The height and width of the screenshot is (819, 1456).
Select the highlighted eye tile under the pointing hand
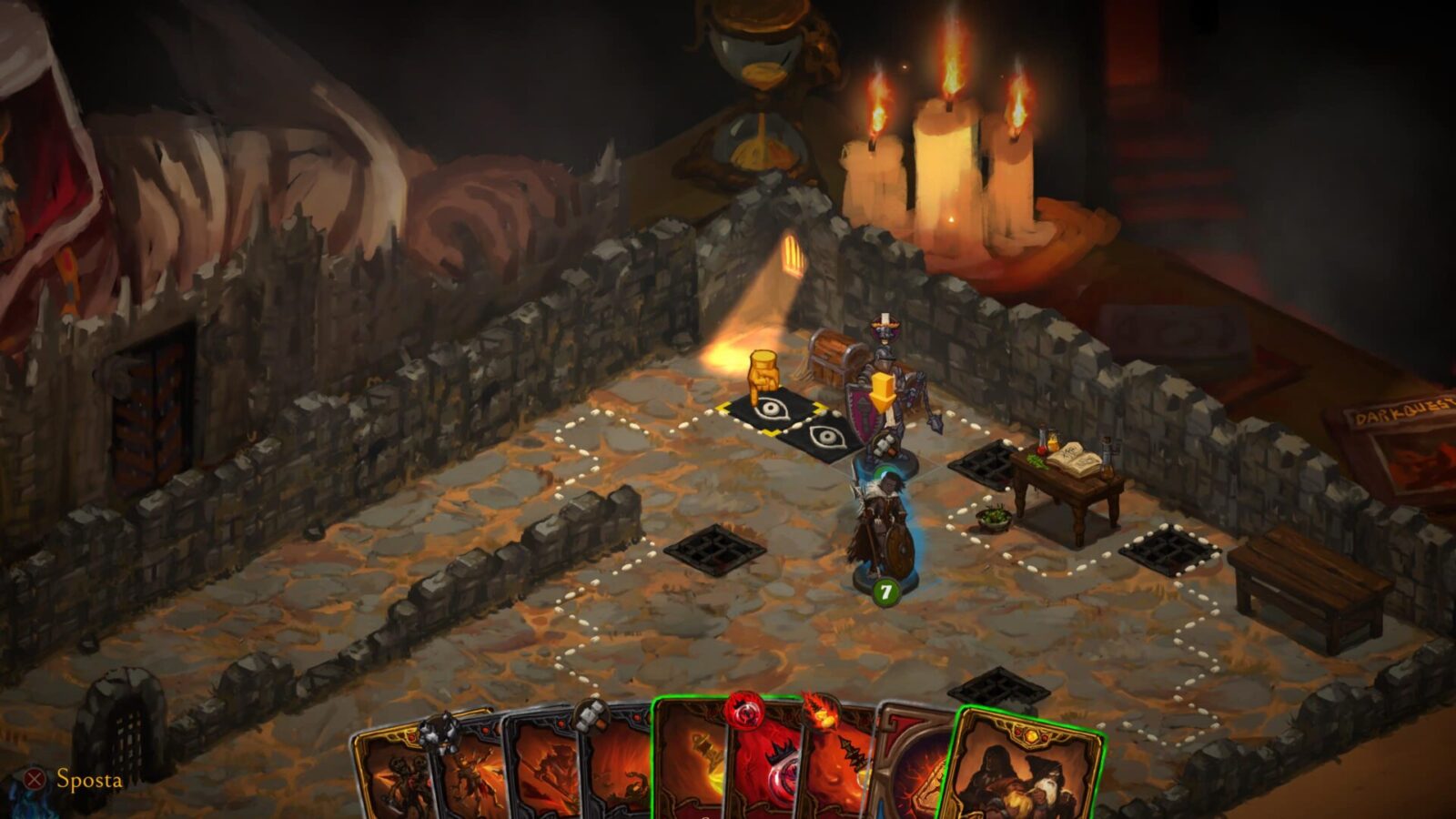pos(766,412)
